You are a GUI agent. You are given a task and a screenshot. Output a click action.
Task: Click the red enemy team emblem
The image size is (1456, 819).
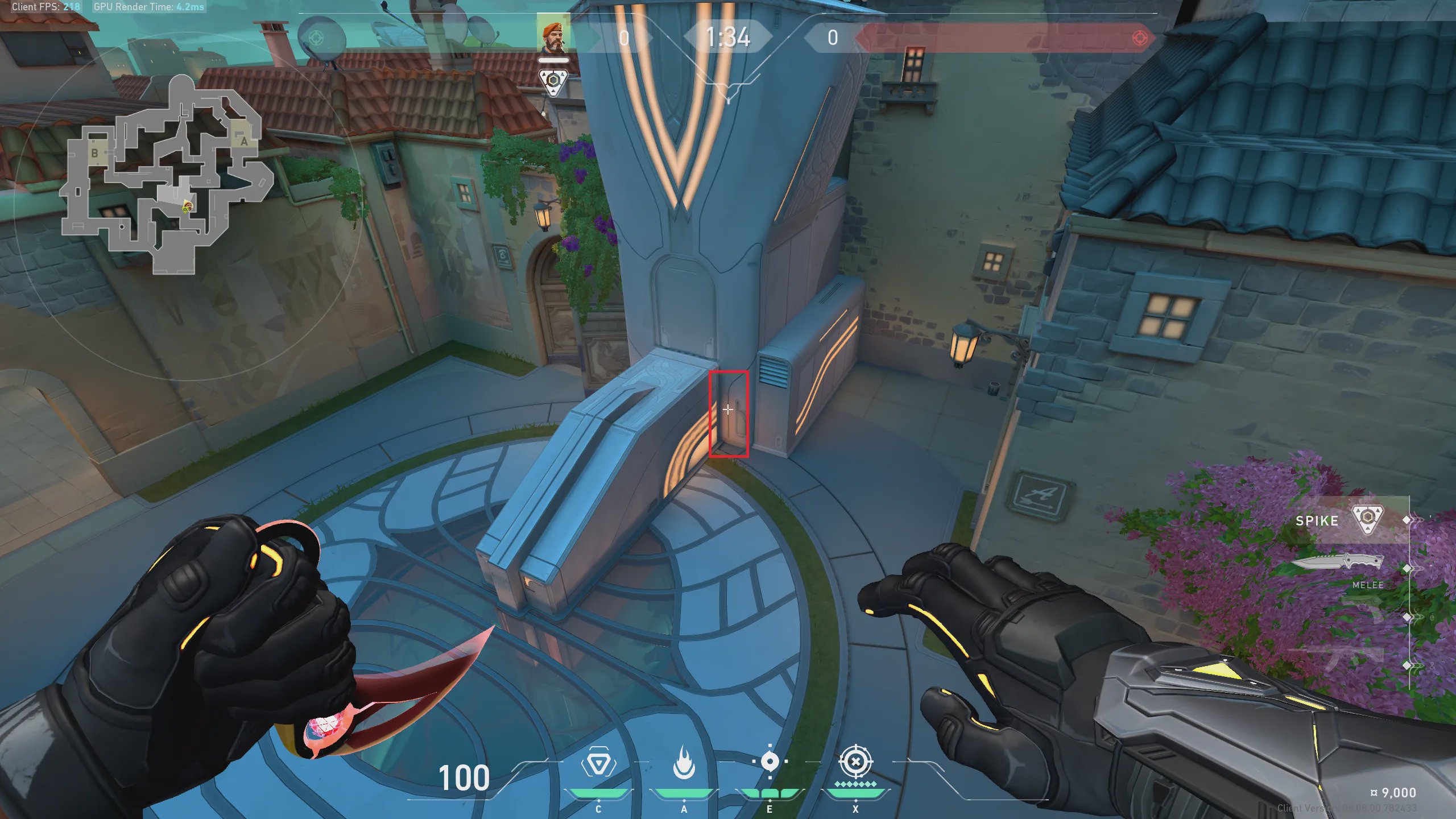(x=1140, y=38)
